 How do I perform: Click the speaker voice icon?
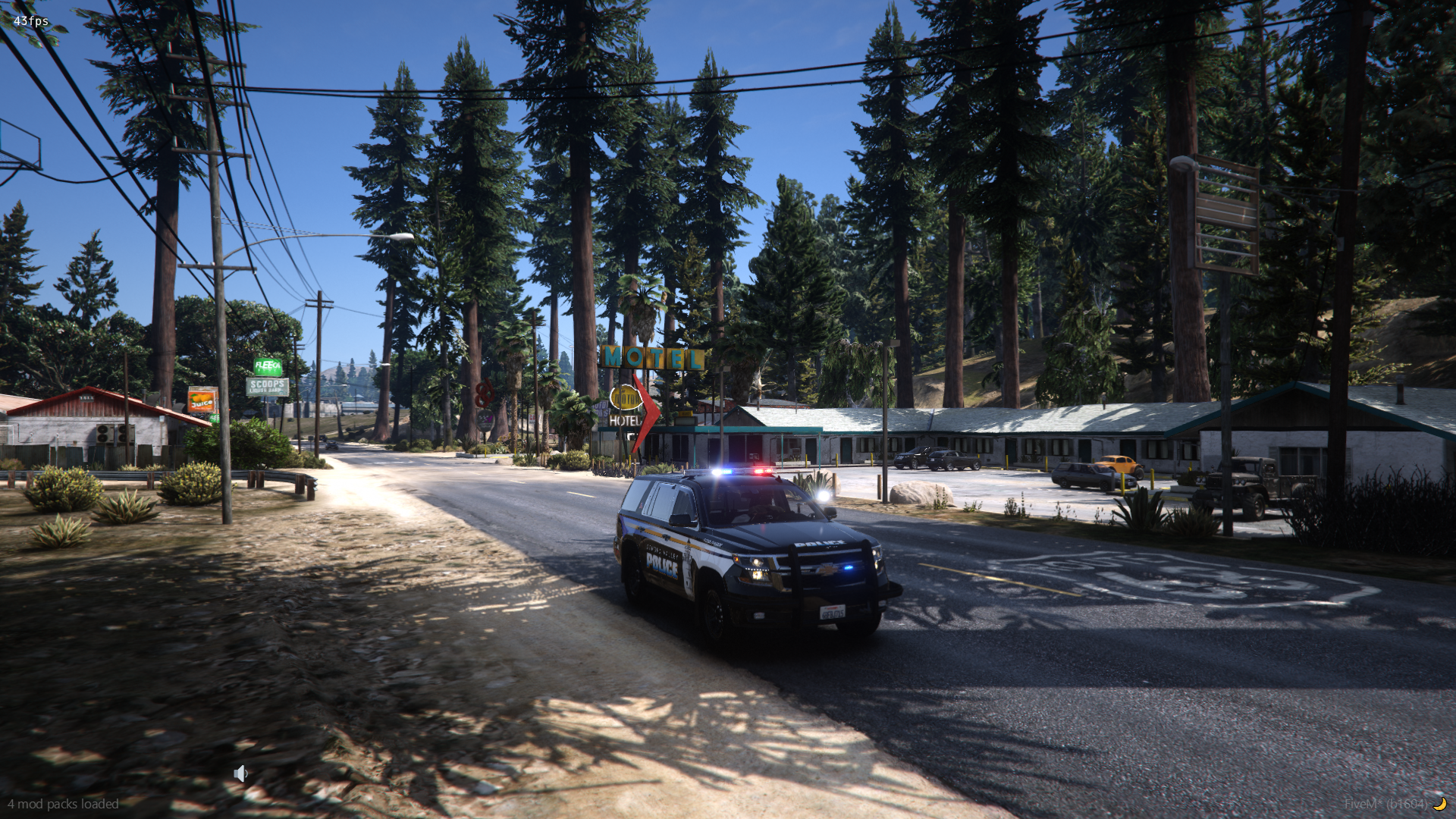click(240, 773)
